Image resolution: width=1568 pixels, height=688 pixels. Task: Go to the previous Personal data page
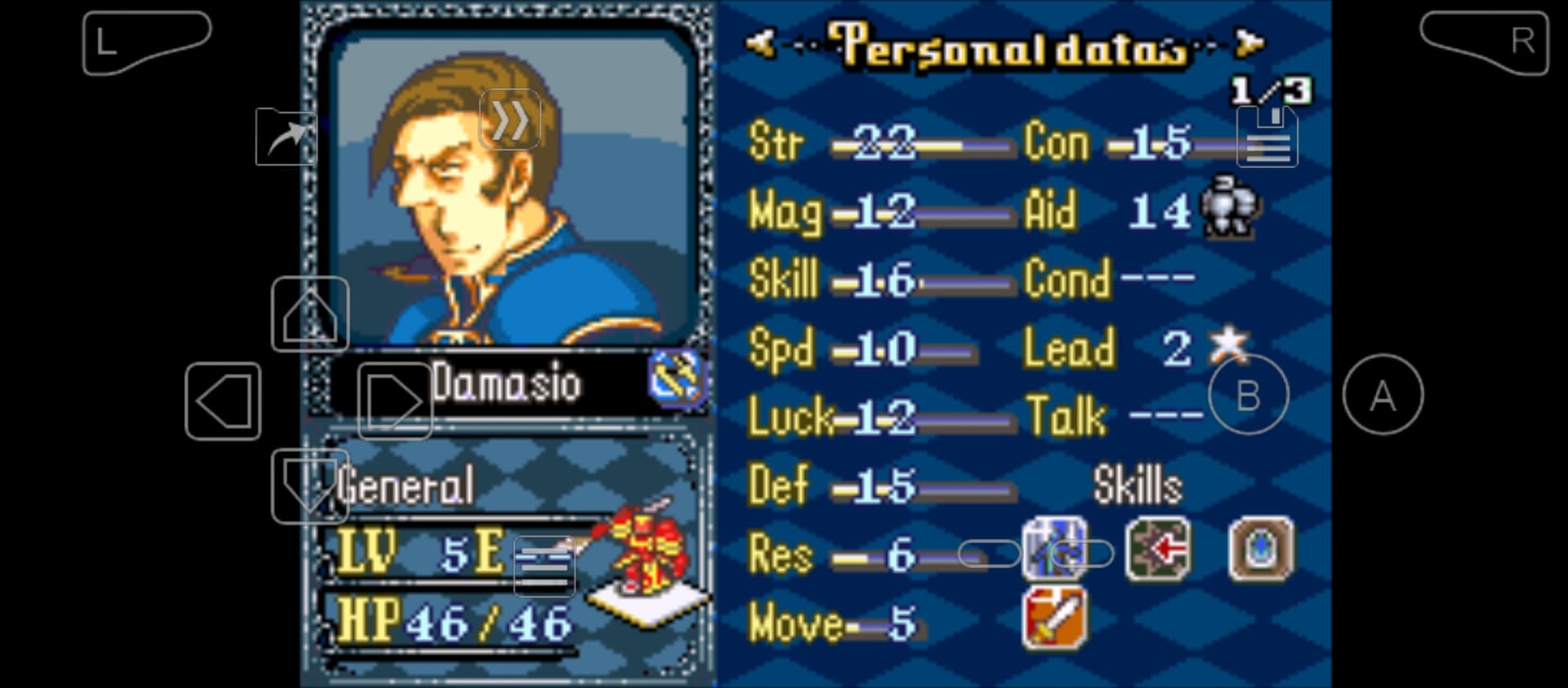tap(760, 42)
